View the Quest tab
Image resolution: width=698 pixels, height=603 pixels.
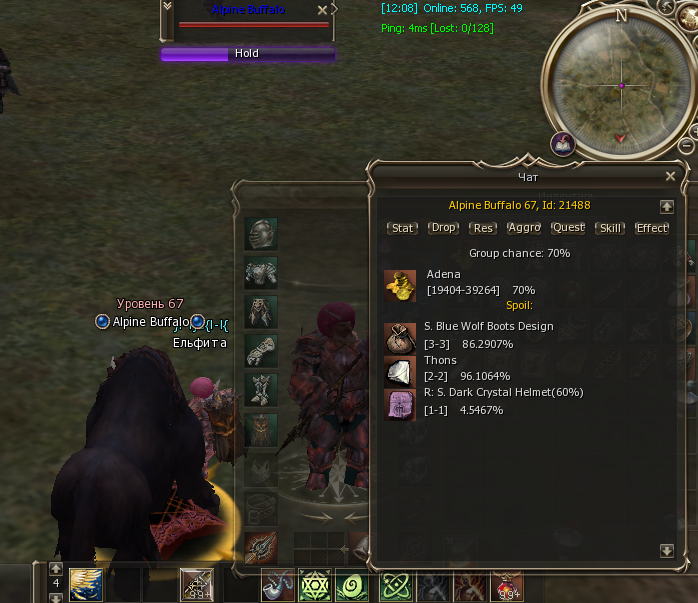tap(568, 228)
